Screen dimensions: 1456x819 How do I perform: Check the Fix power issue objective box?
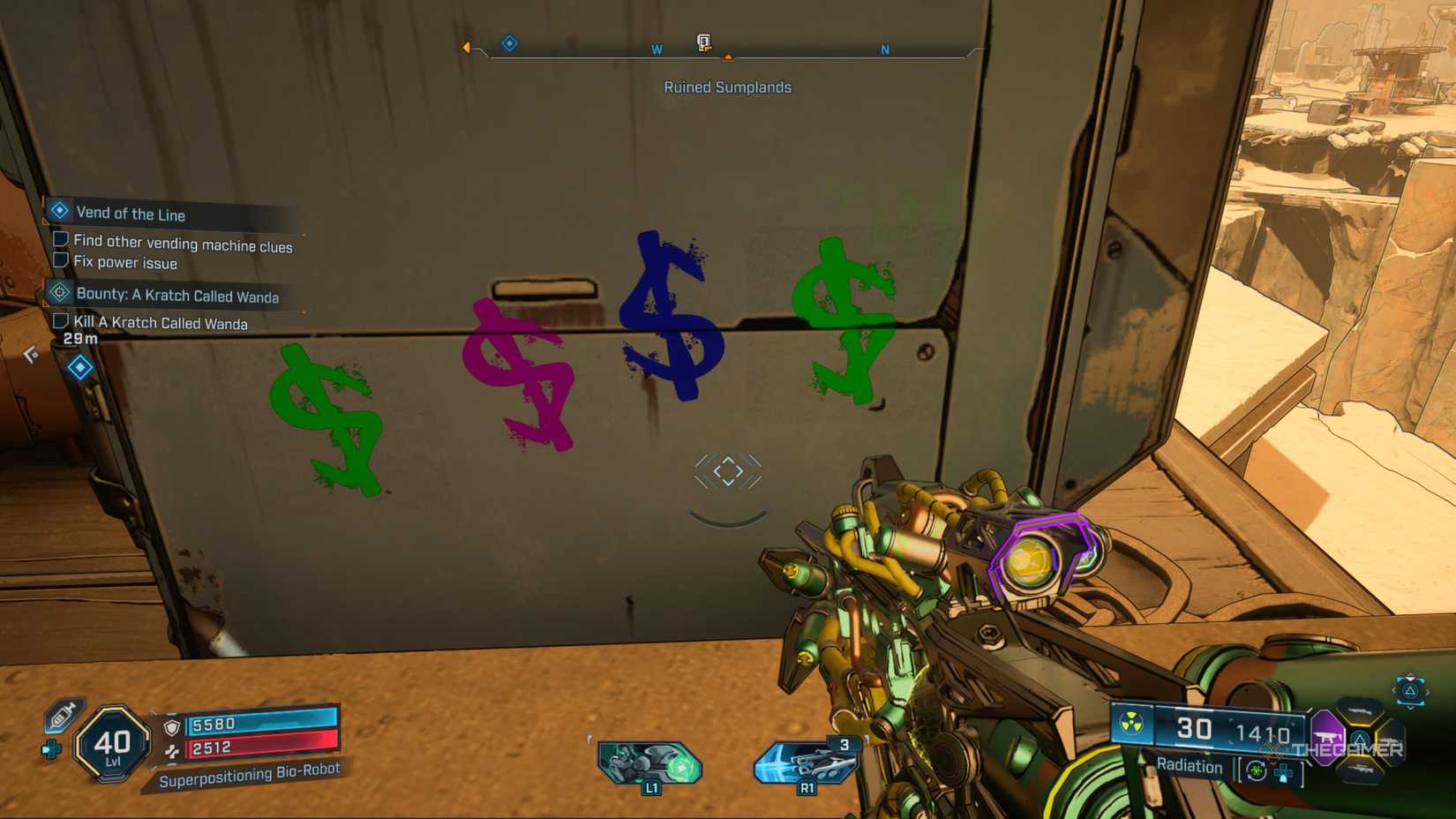[59, 261]
